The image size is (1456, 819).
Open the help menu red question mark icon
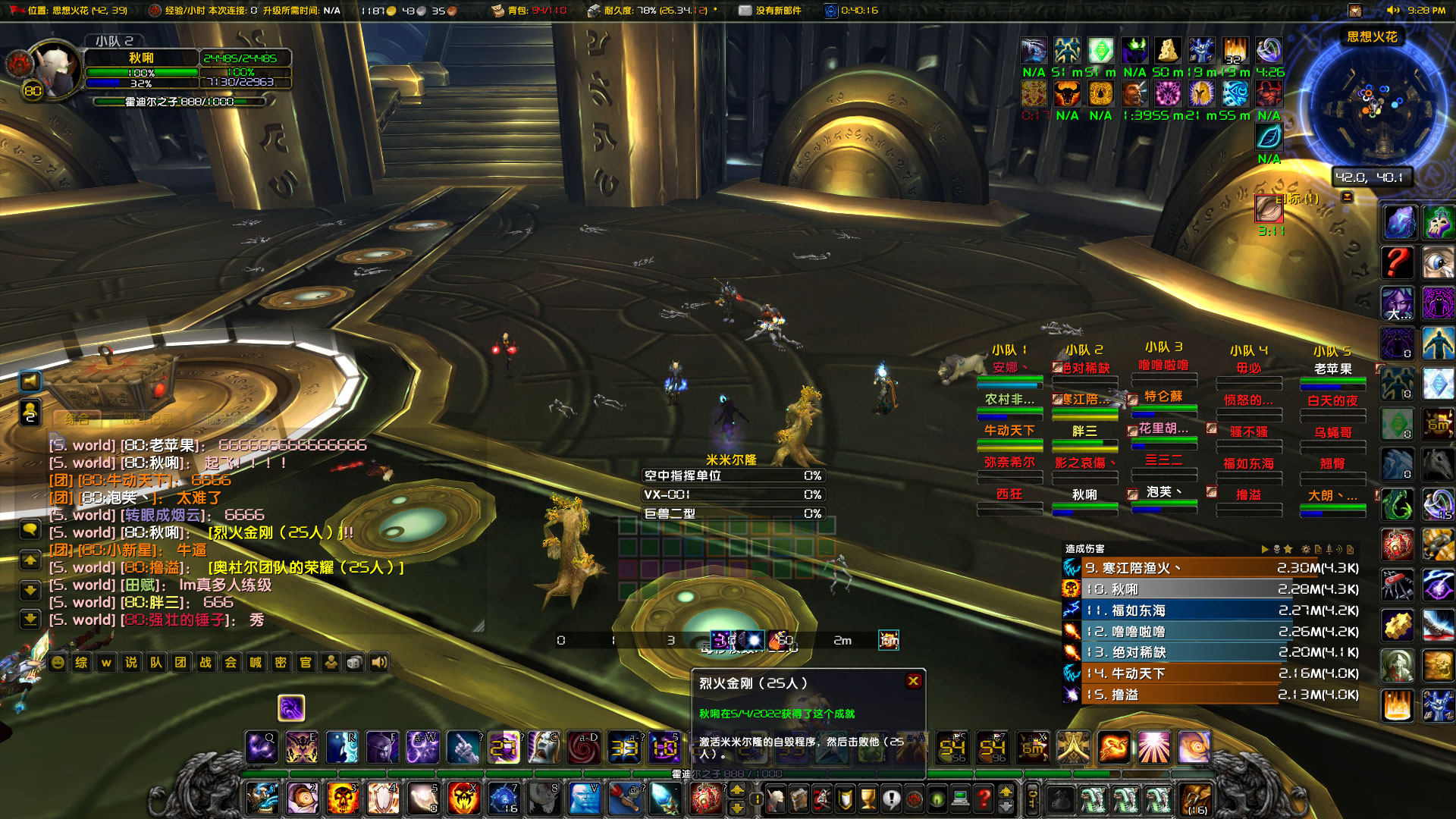[984, 799]
